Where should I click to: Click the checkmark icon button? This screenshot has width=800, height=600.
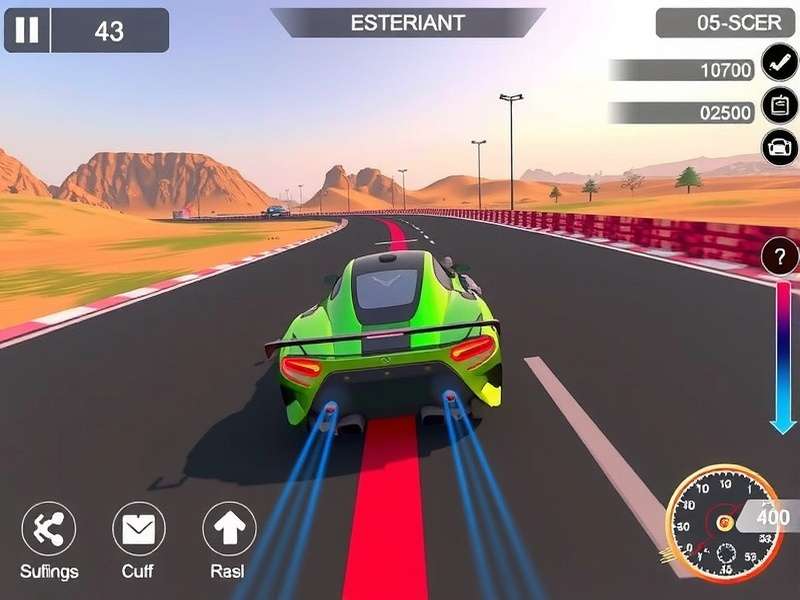[779, 62]
